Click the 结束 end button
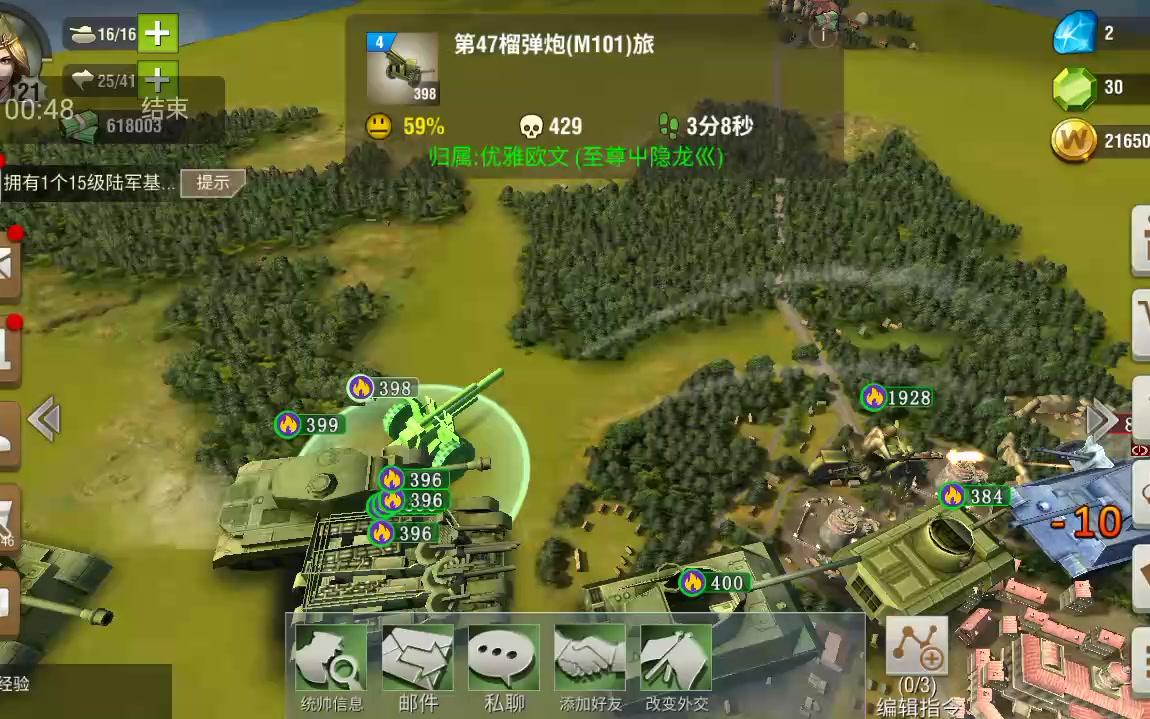Viewport: 1150px width, 719px height. tap(165, 108)
